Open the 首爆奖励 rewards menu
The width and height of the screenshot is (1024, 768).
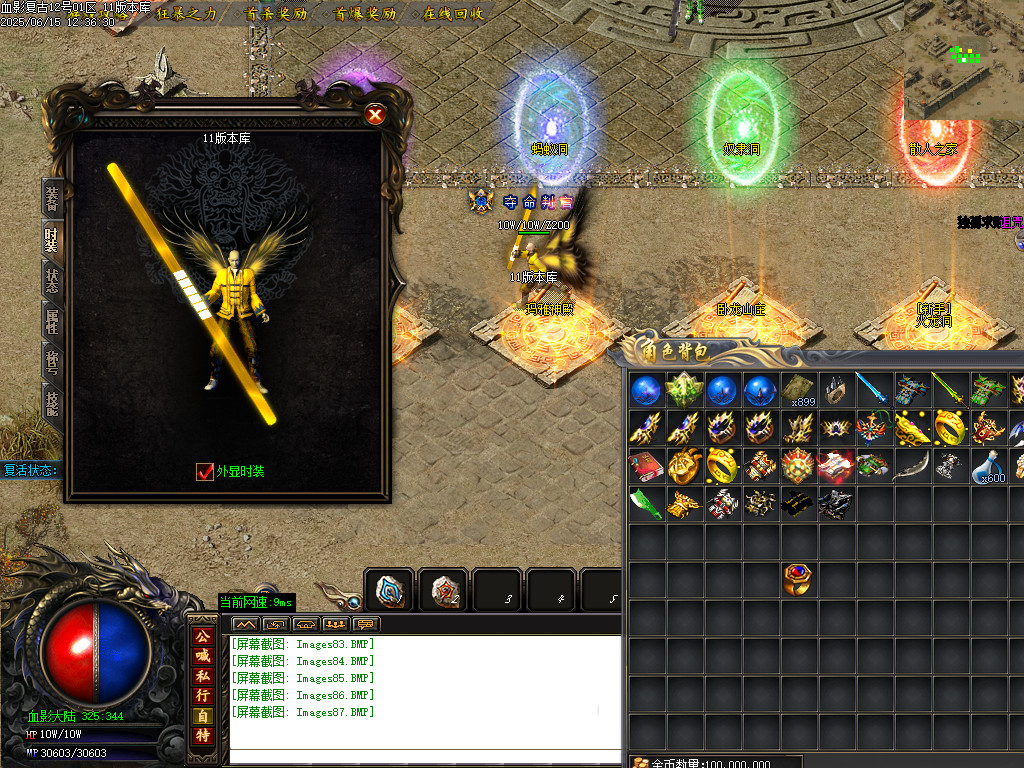pos(366,14)
